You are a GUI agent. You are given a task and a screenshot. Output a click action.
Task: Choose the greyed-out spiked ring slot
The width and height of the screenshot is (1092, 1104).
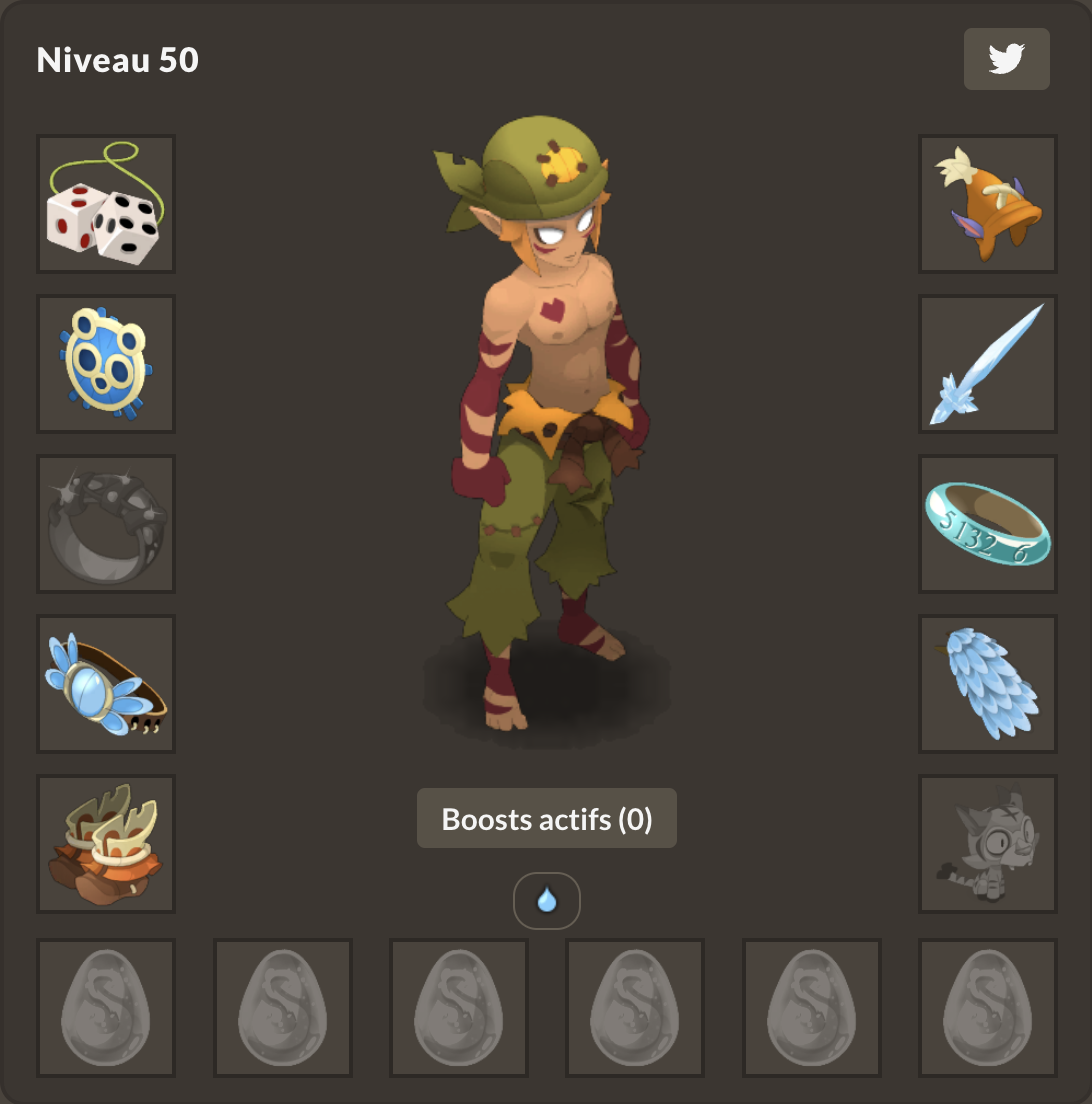pyautogui.click(x=106, y=524)
